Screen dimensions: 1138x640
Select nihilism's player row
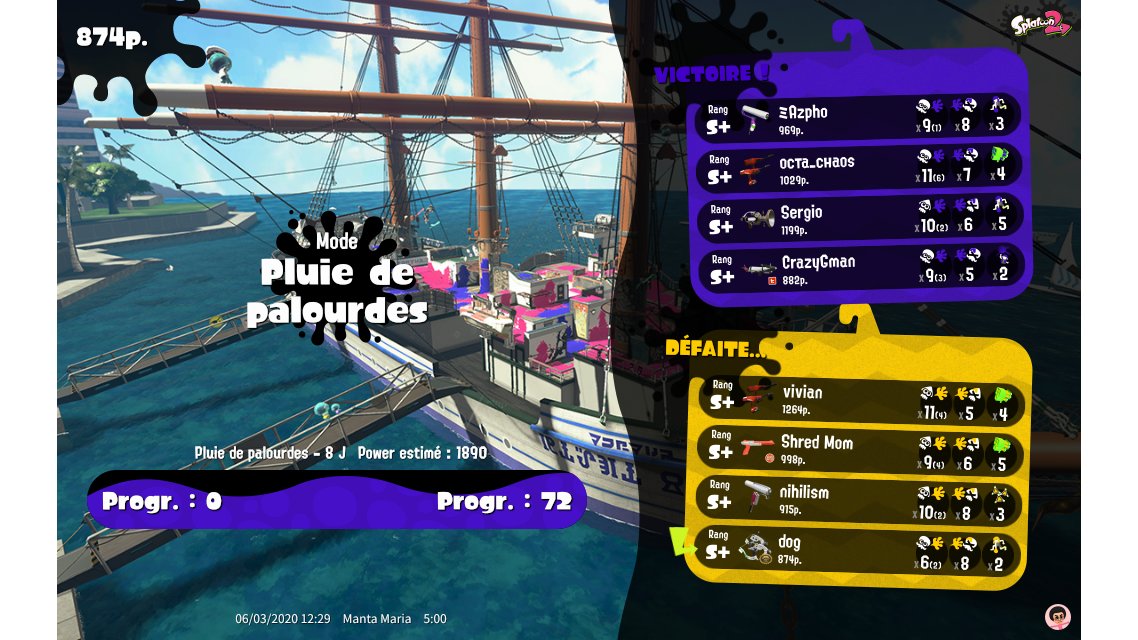(x=858, y=499)
